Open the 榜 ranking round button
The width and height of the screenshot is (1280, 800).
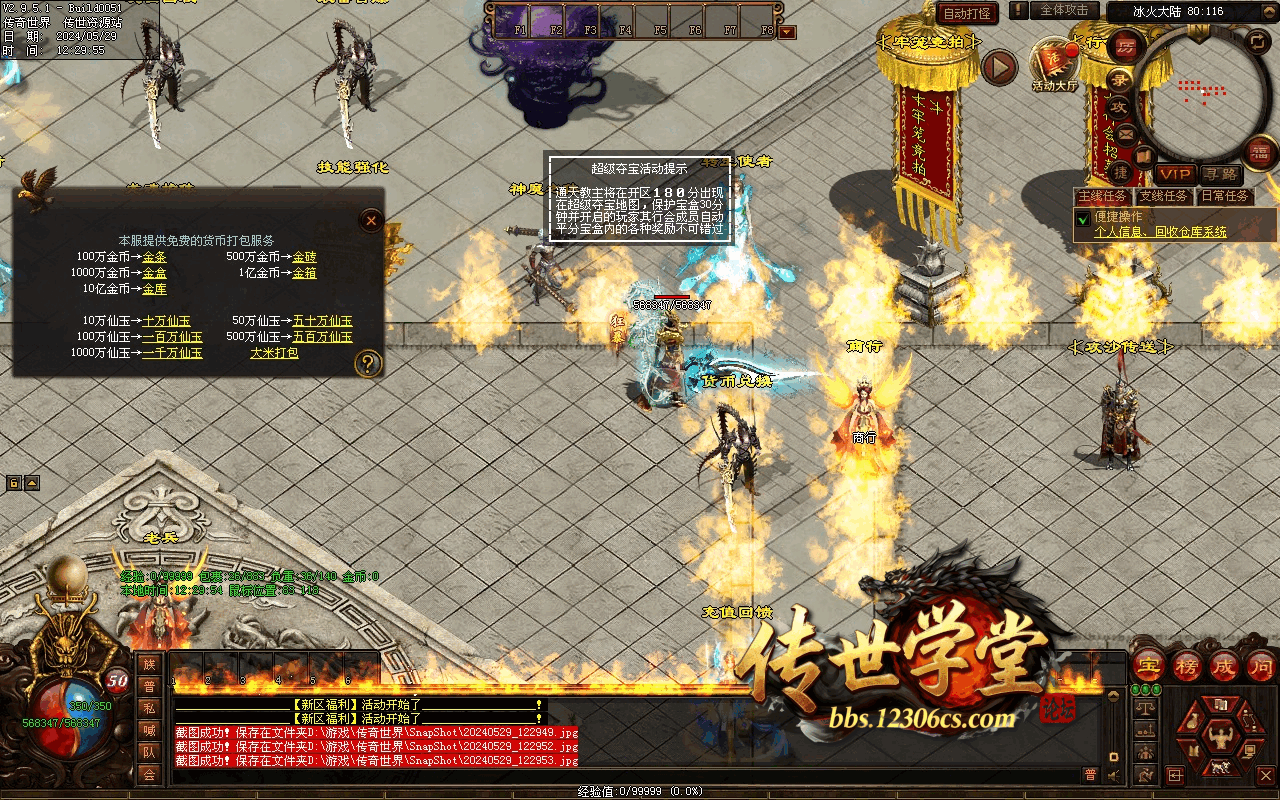1187,665
